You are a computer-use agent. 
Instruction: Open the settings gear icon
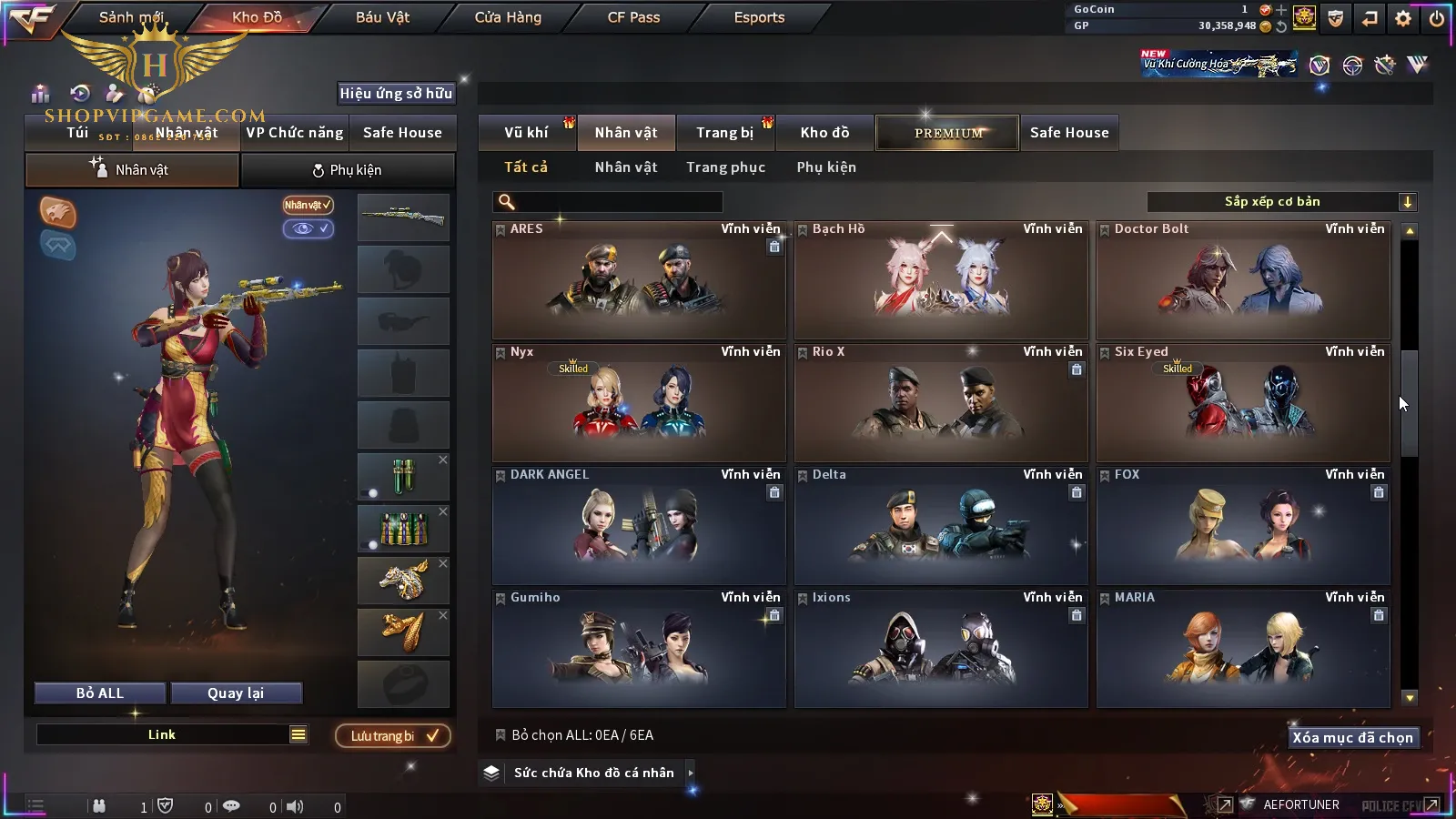[1403, 18]
